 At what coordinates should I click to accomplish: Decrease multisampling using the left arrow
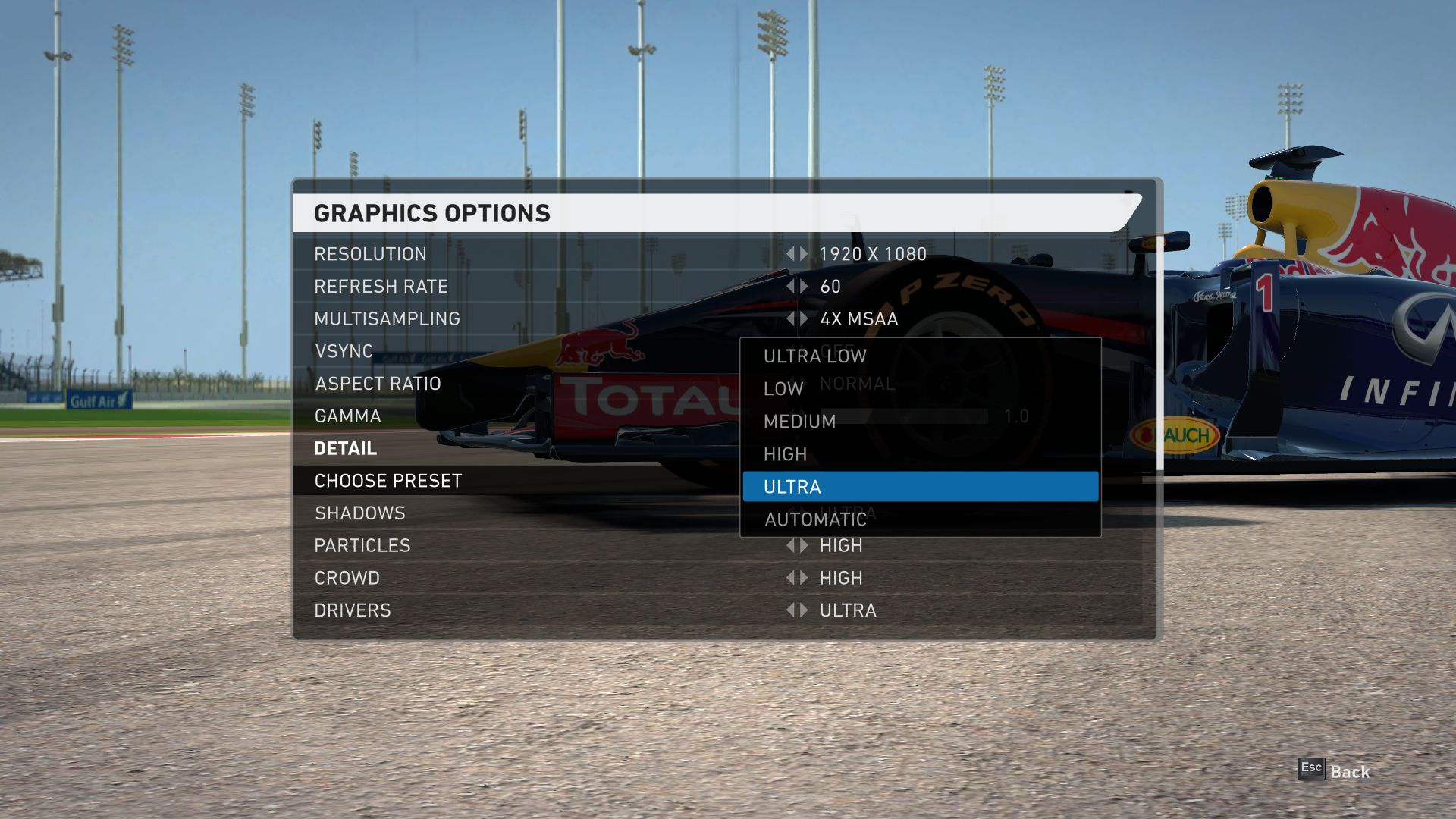(790, 319)
